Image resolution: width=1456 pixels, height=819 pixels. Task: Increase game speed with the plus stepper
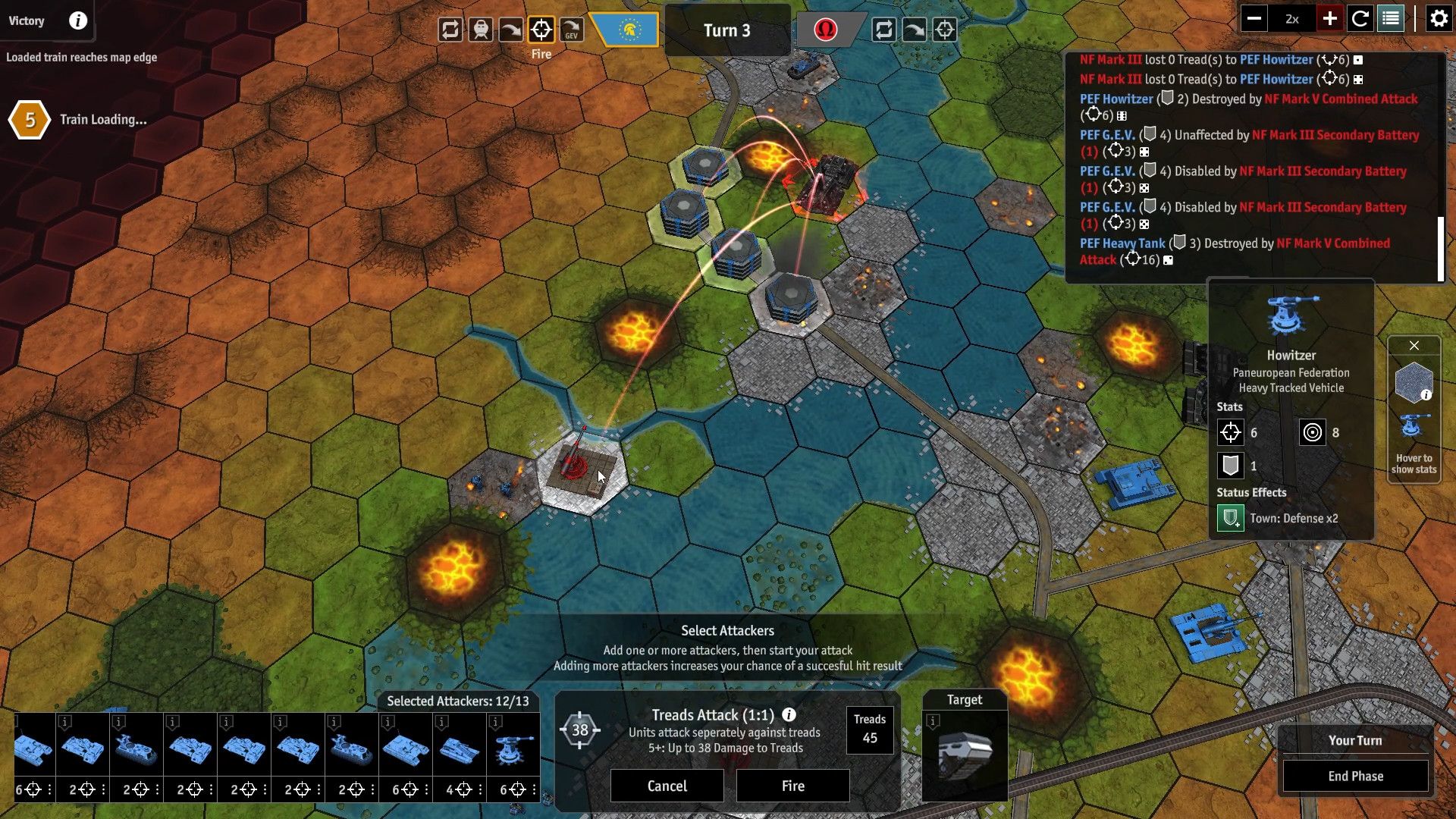(x=1329, y=18)
